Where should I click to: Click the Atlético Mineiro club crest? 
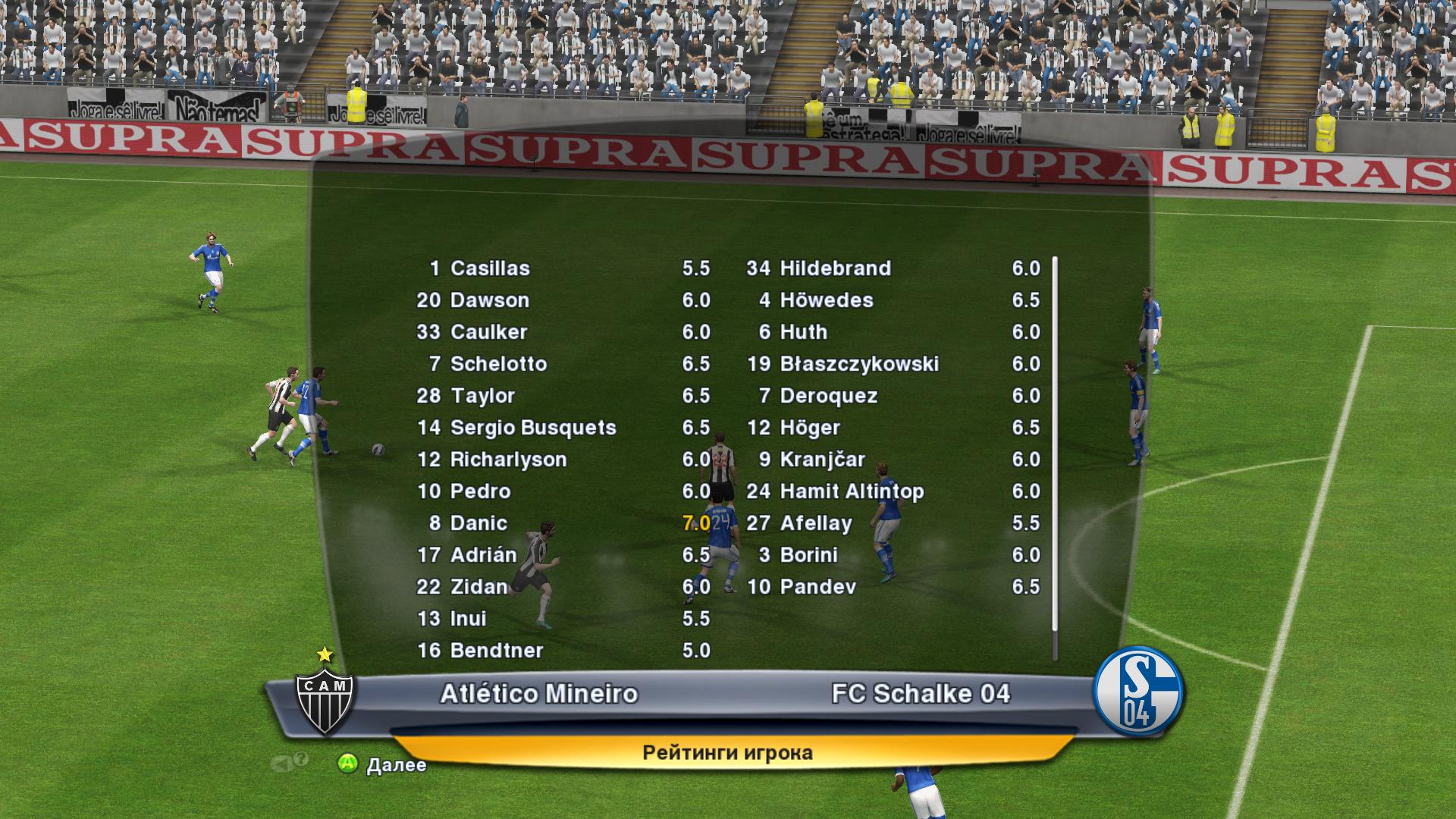[x=325, y=698]
